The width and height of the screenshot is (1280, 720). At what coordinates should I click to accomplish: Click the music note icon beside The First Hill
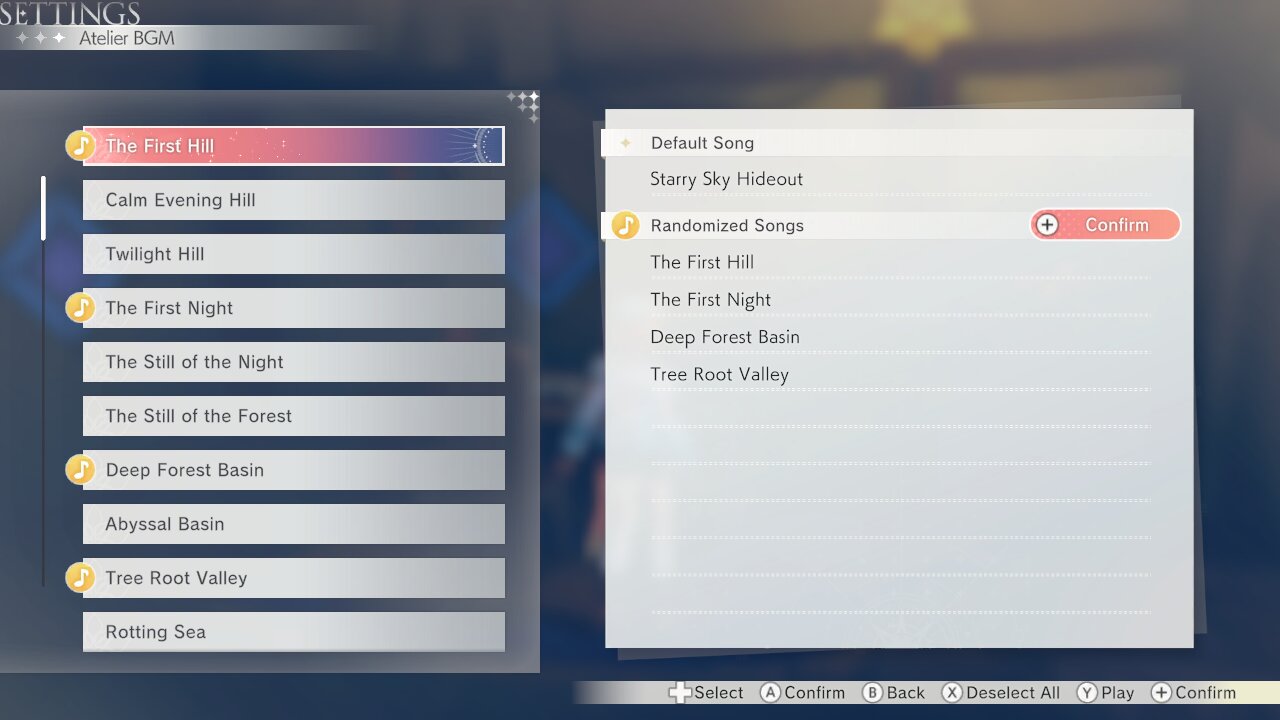[81, 145]
